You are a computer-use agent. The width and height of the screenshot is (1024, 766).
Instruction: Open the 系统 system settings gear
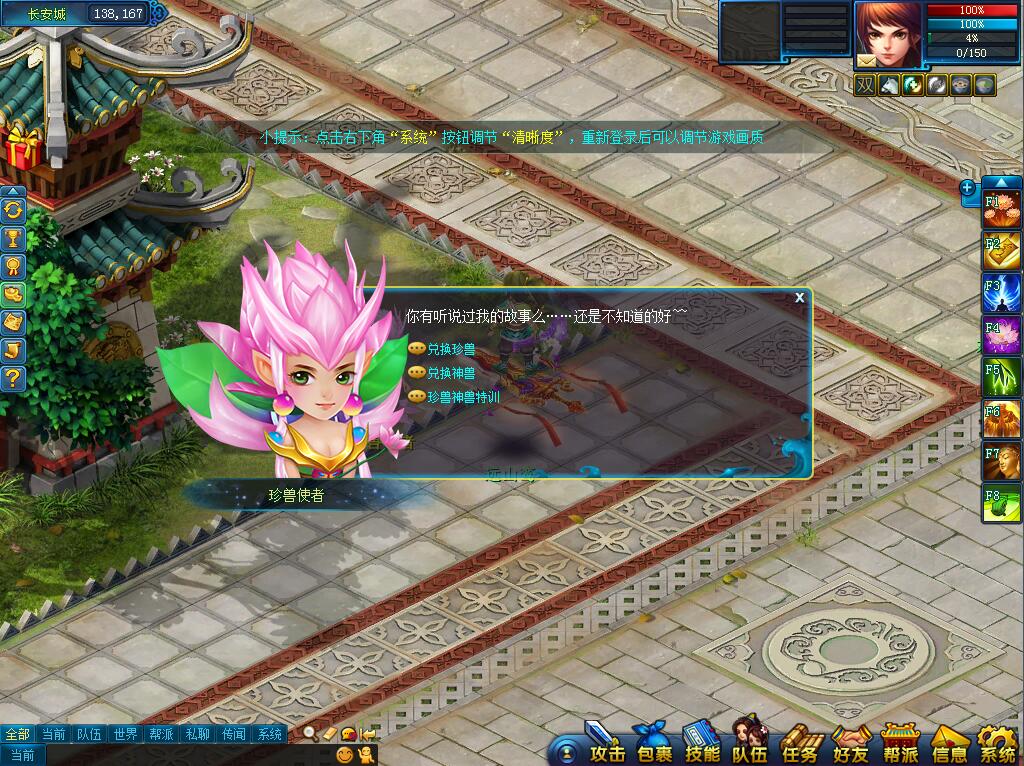[x=997, y=746]
